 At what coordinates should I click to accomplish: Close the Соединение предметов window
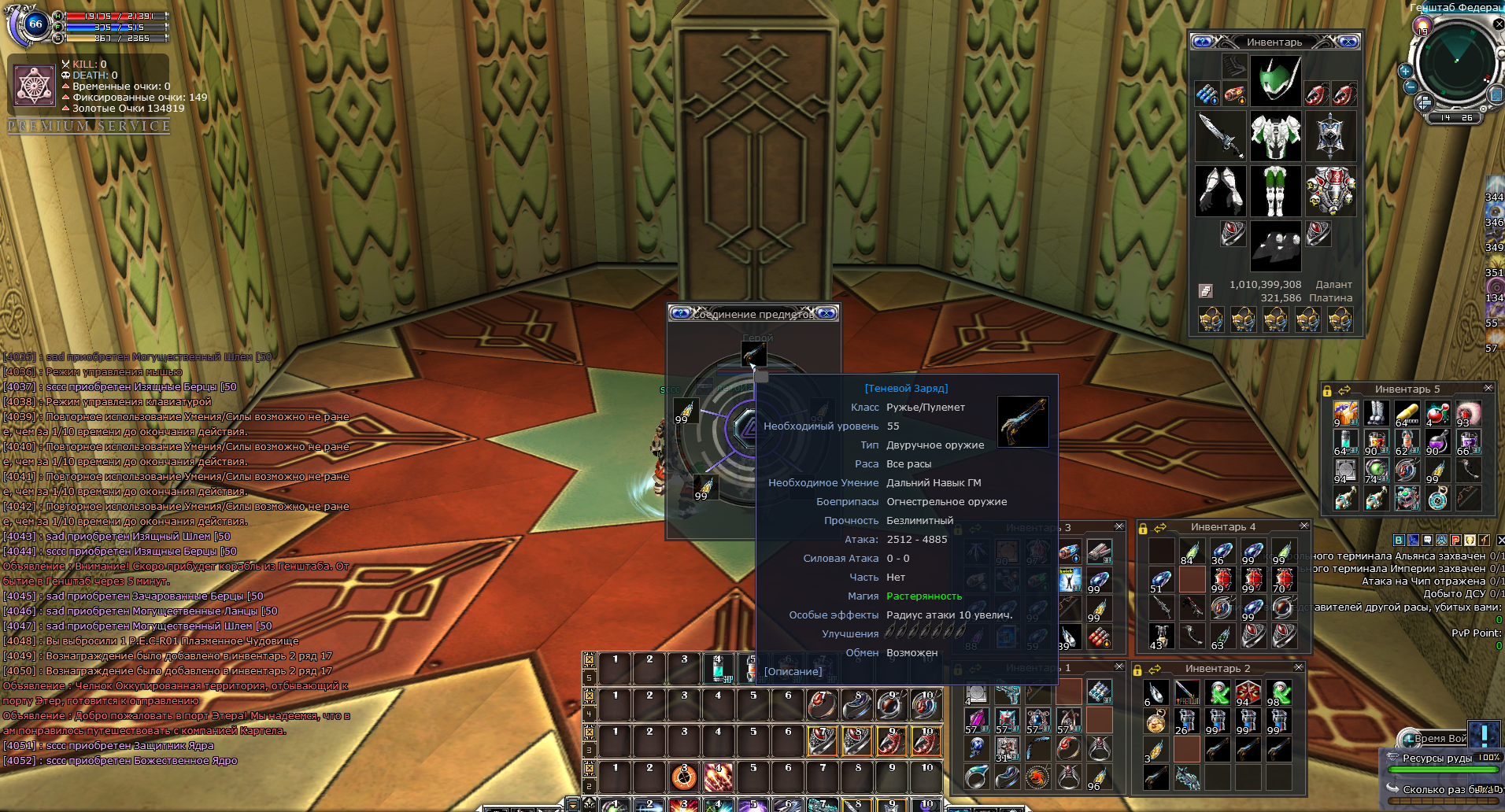(x=826, y=313)
